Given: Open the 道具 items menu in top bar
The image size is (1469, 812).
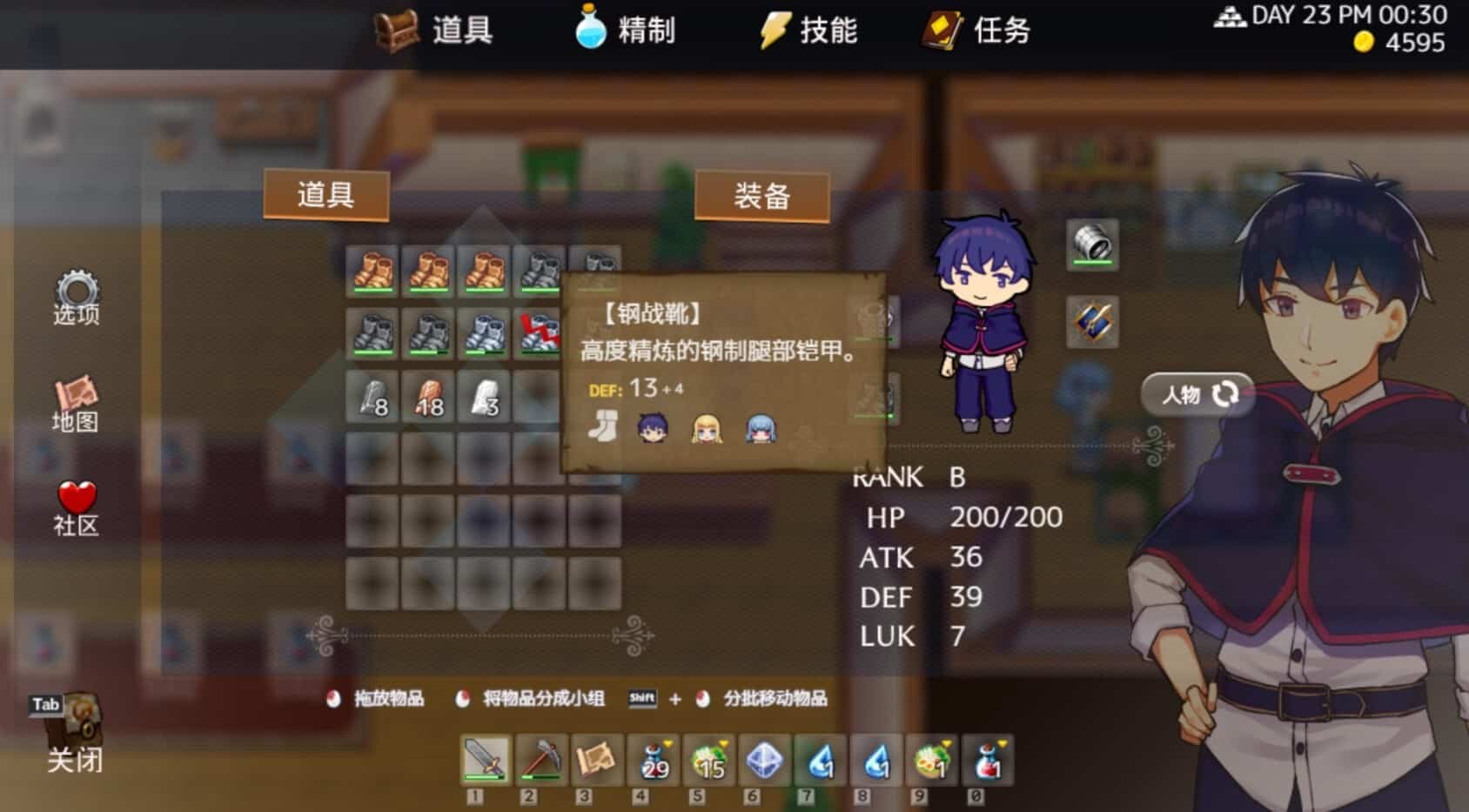Looking at the screenshot, I should point(436,31).
